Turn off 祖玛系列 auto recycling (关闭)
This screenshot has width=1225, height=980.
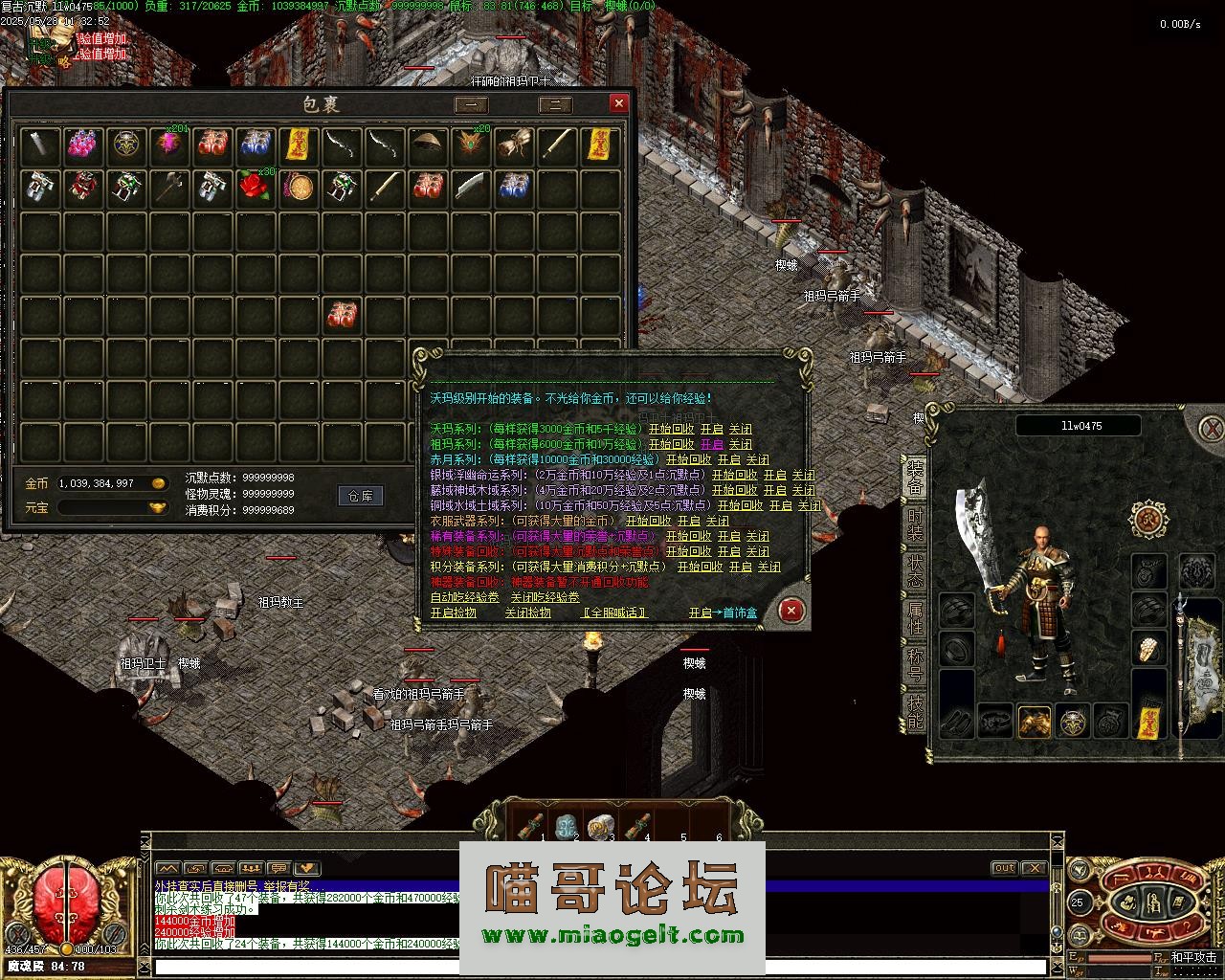pyautogui.click(x=740, y=445)
